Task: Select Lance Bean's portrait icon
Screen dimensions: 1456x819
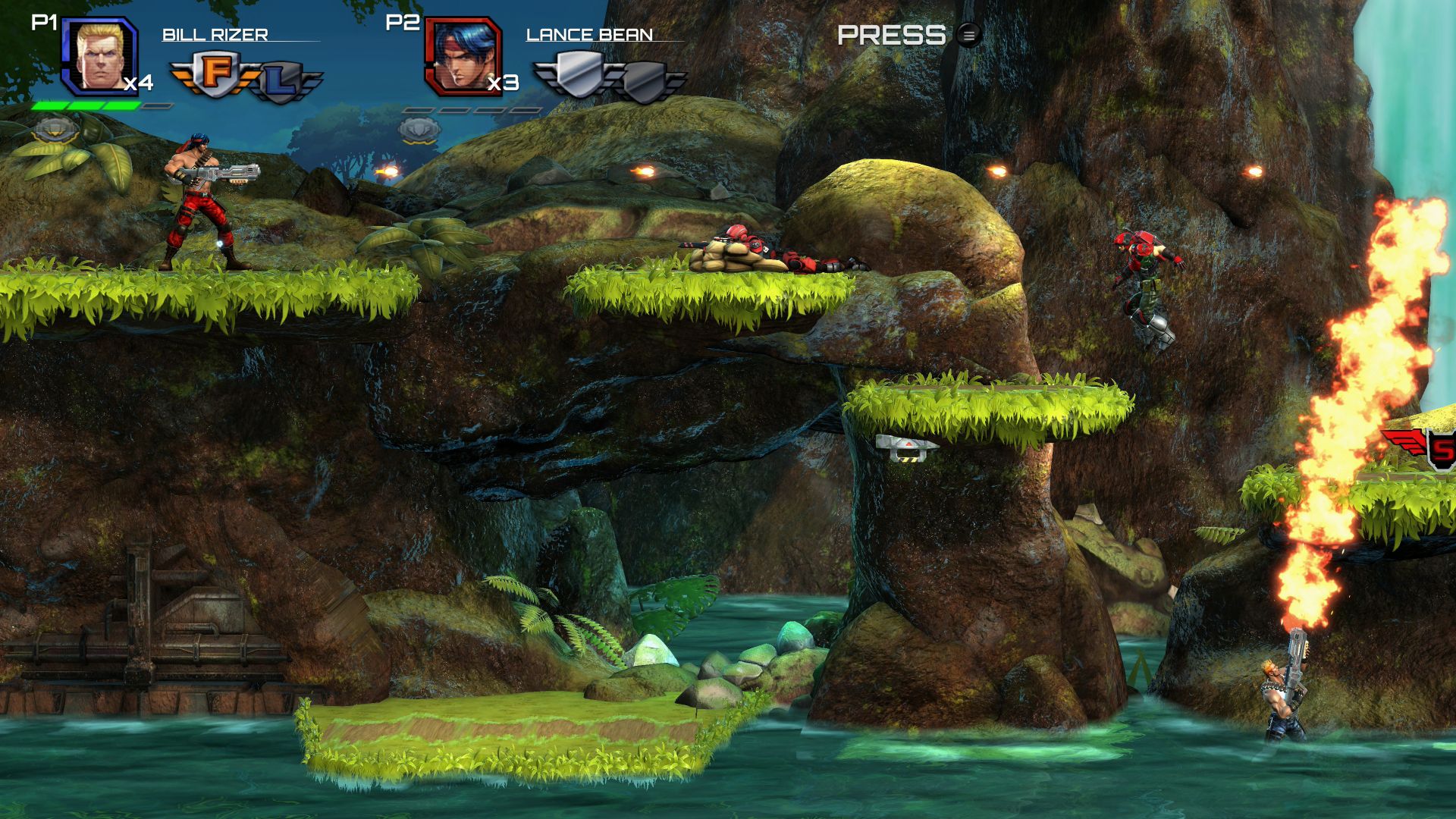Action: pos(463,55)
